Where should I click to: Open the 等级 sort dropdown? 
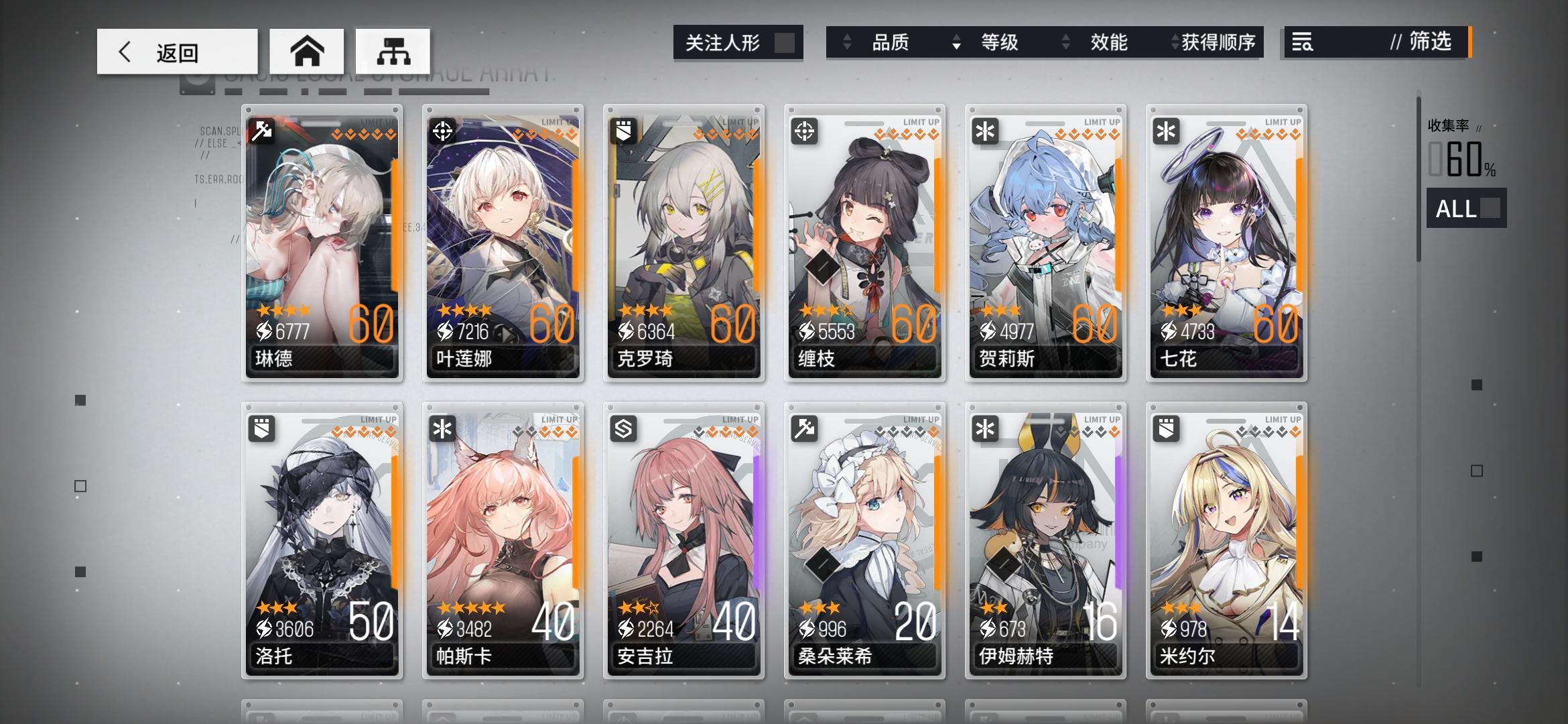999,42
